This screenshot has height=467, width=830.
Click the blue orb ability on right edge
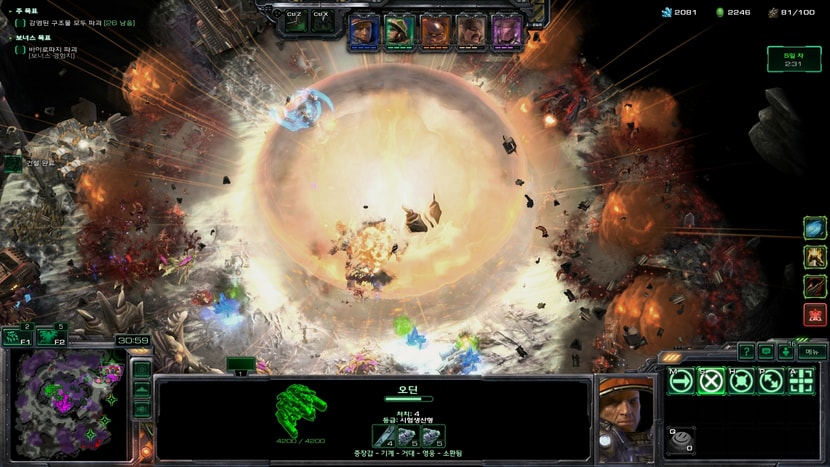click(815, 229)
